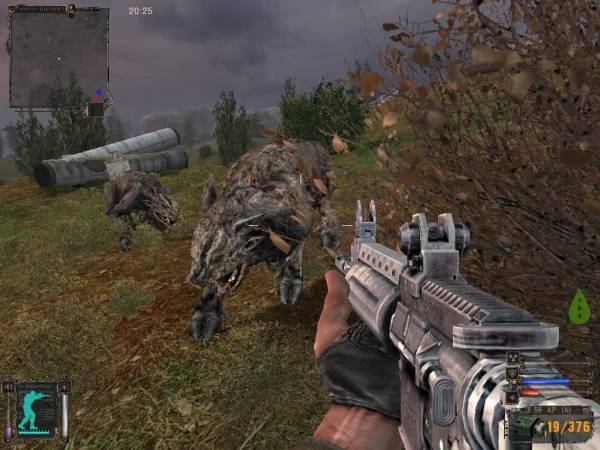Click the green droplet status icon
The height and width of the screenshot is (450, 600).
pos(578,308)
